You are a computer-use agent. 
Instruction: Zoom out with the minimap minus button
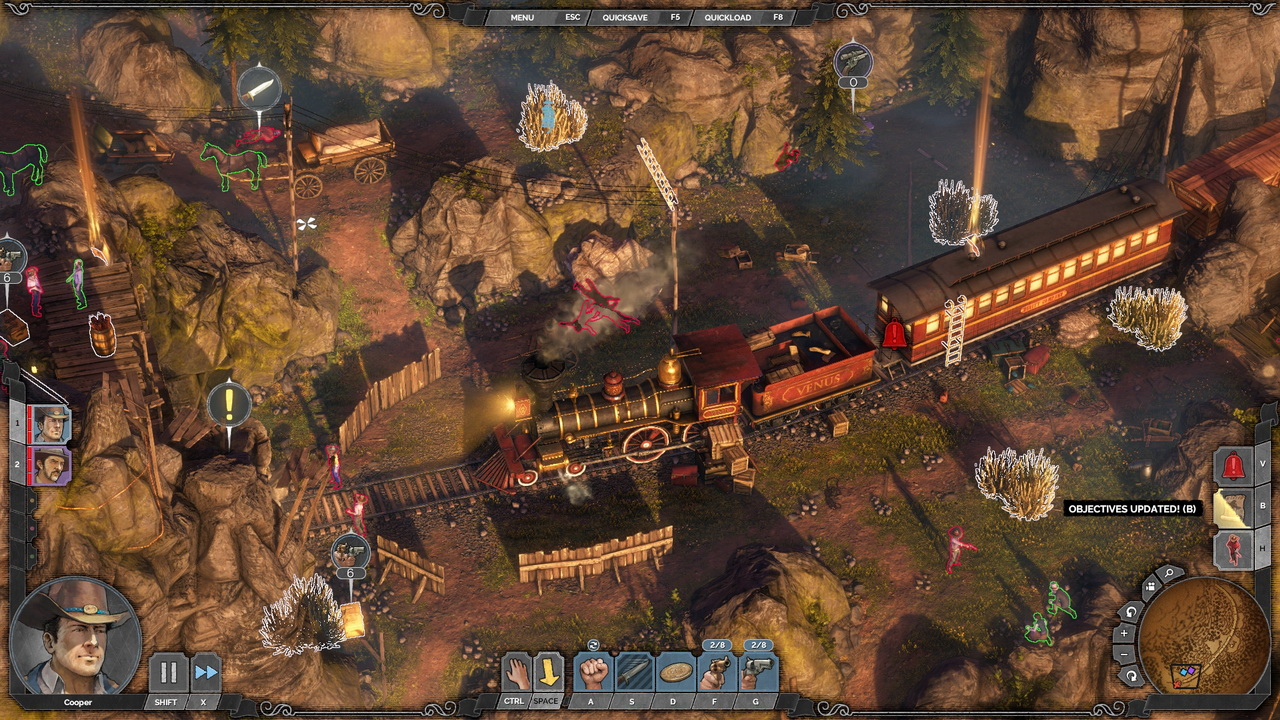click(x=1124, y=654)
